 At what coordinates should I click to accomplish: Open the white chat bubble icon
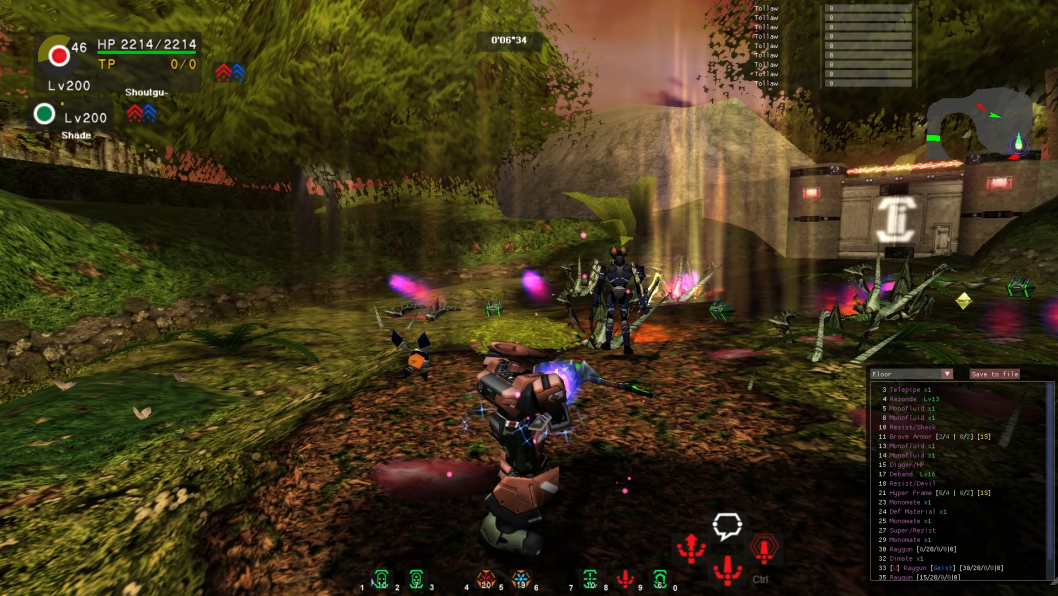tap(727, 526)
